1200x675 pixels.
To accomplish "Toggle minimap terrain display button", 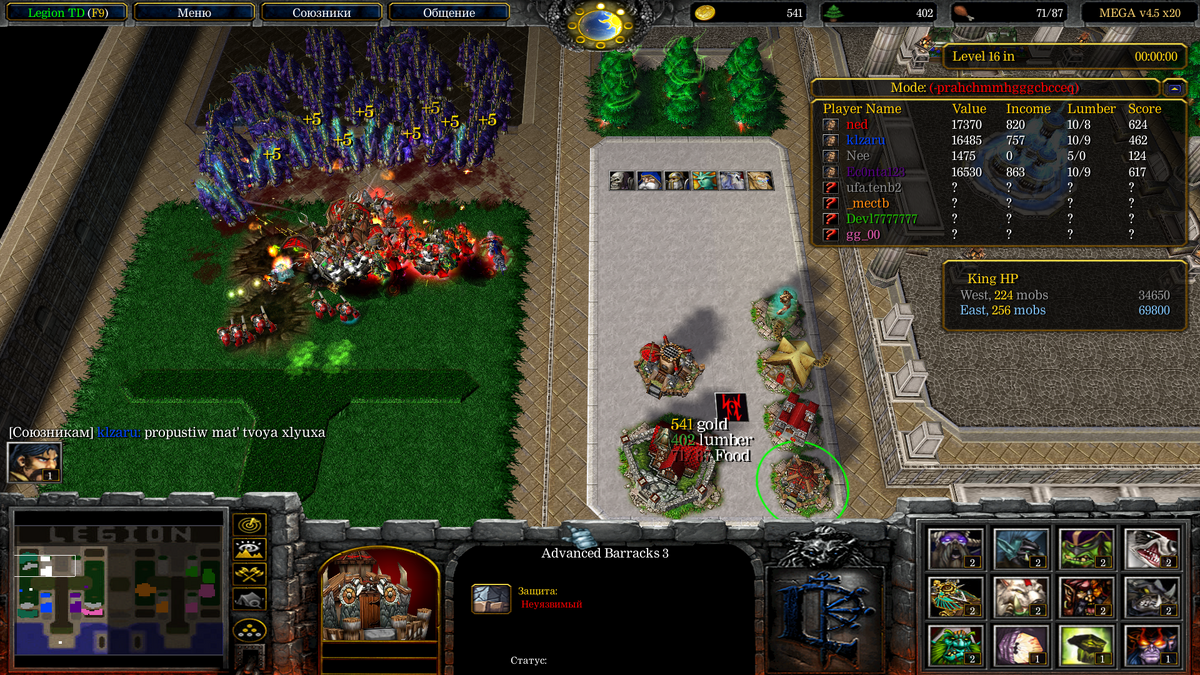I will [249, 549].
